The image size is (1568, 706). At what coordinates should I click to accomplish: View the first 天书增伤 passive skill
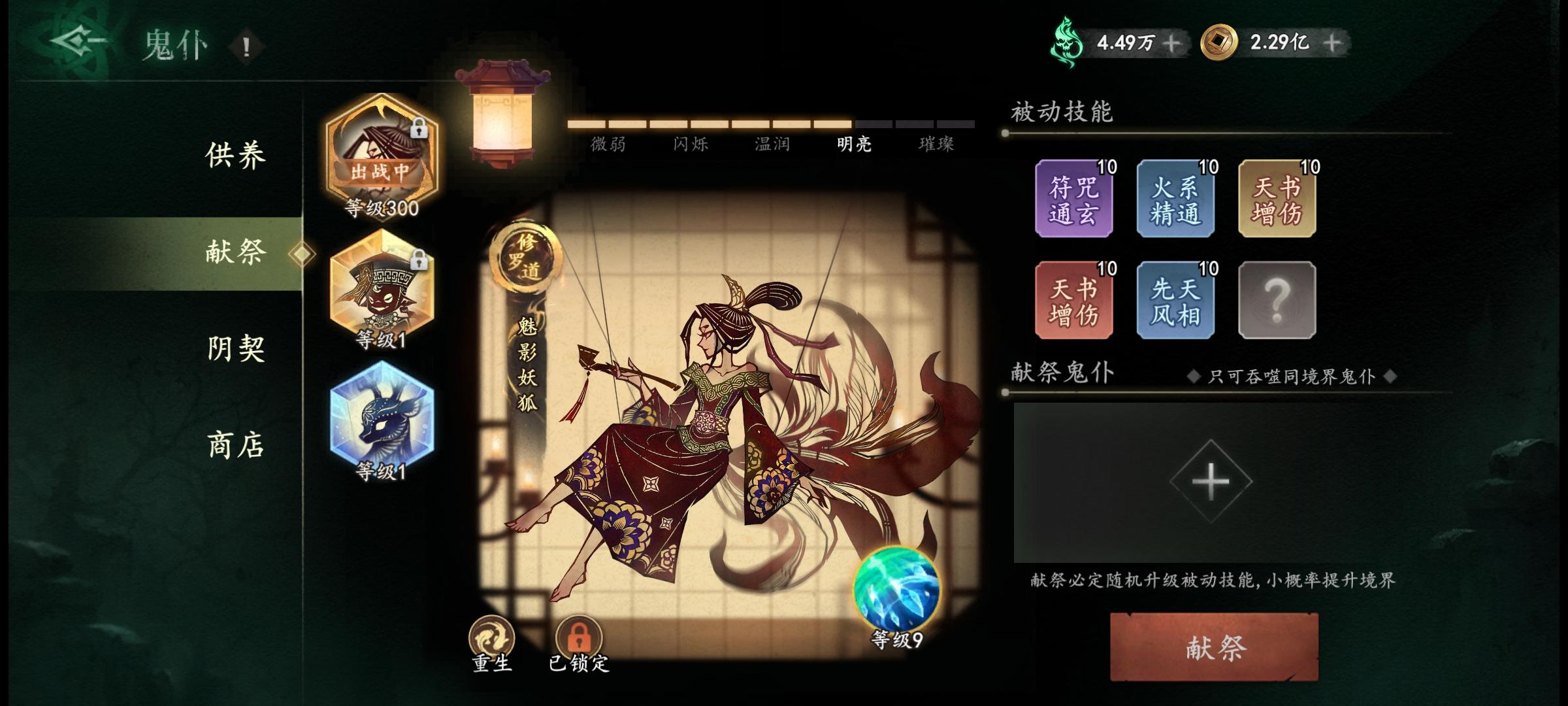coord(1277,199)
